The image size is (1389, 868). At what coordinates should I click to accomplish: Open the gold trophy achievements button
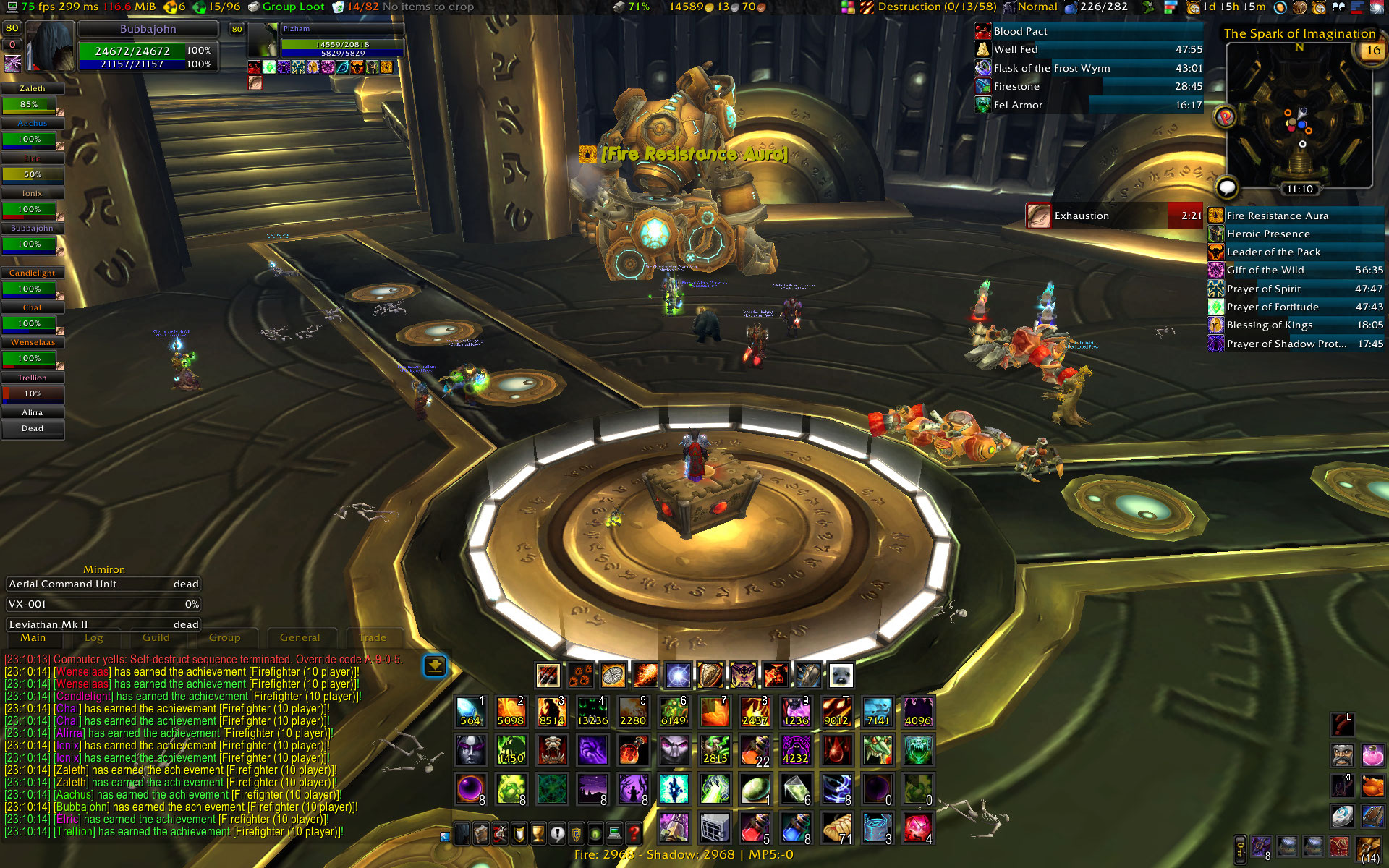pyautogui.click(x=538, y=833)
